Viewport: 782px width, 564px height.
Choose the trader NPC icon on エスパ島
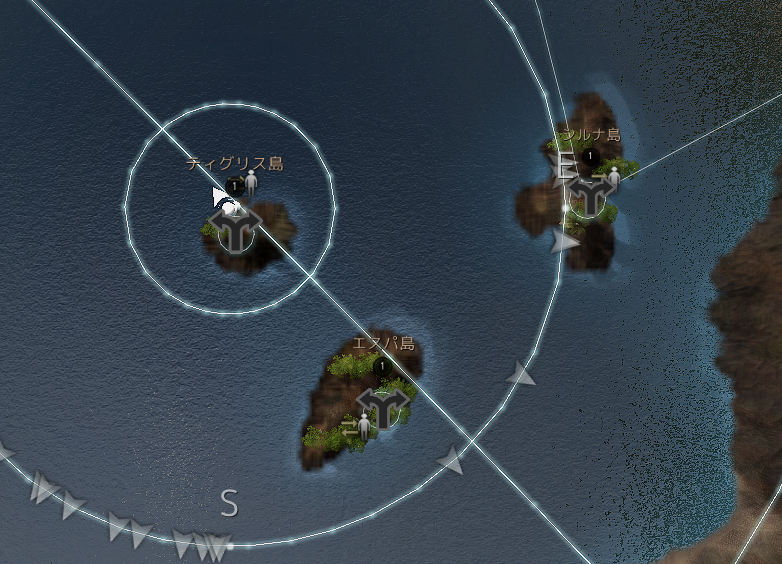[363, 425]
